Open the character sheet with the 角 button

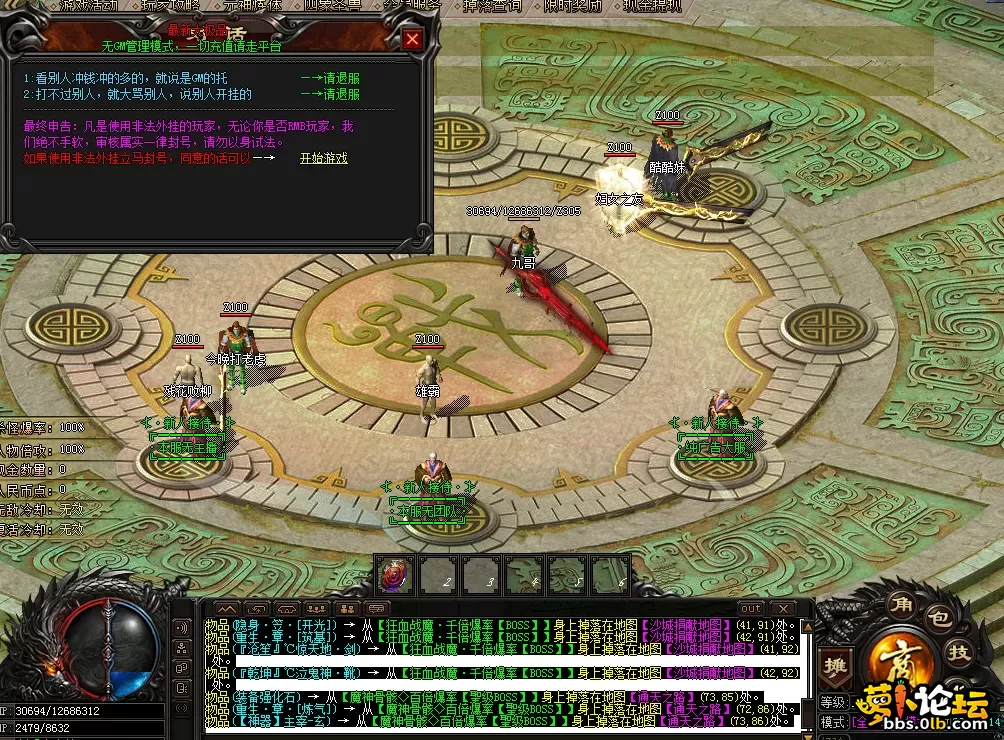point(902,605)
